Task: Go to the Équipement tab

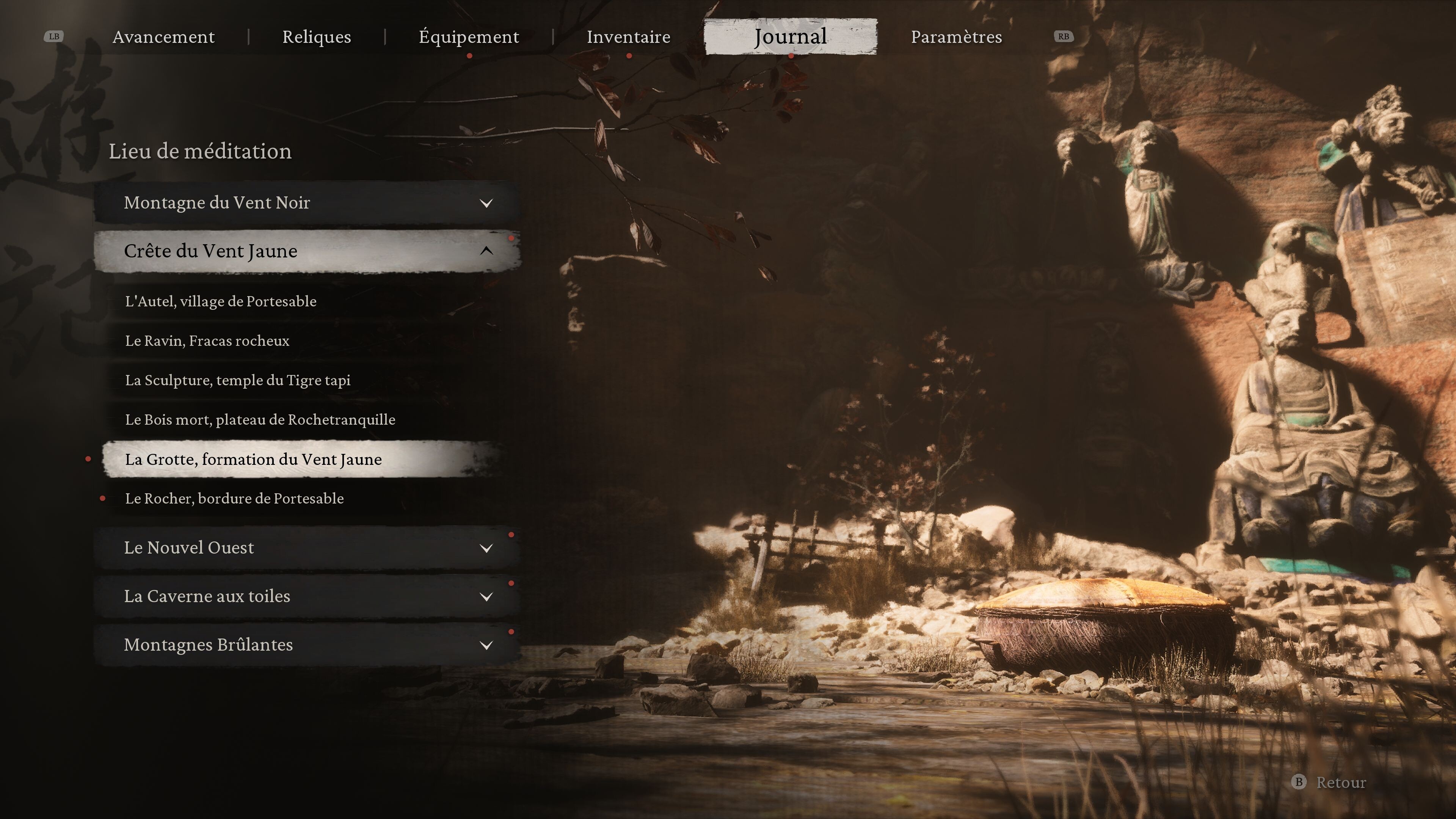Action: click(469, 37)
